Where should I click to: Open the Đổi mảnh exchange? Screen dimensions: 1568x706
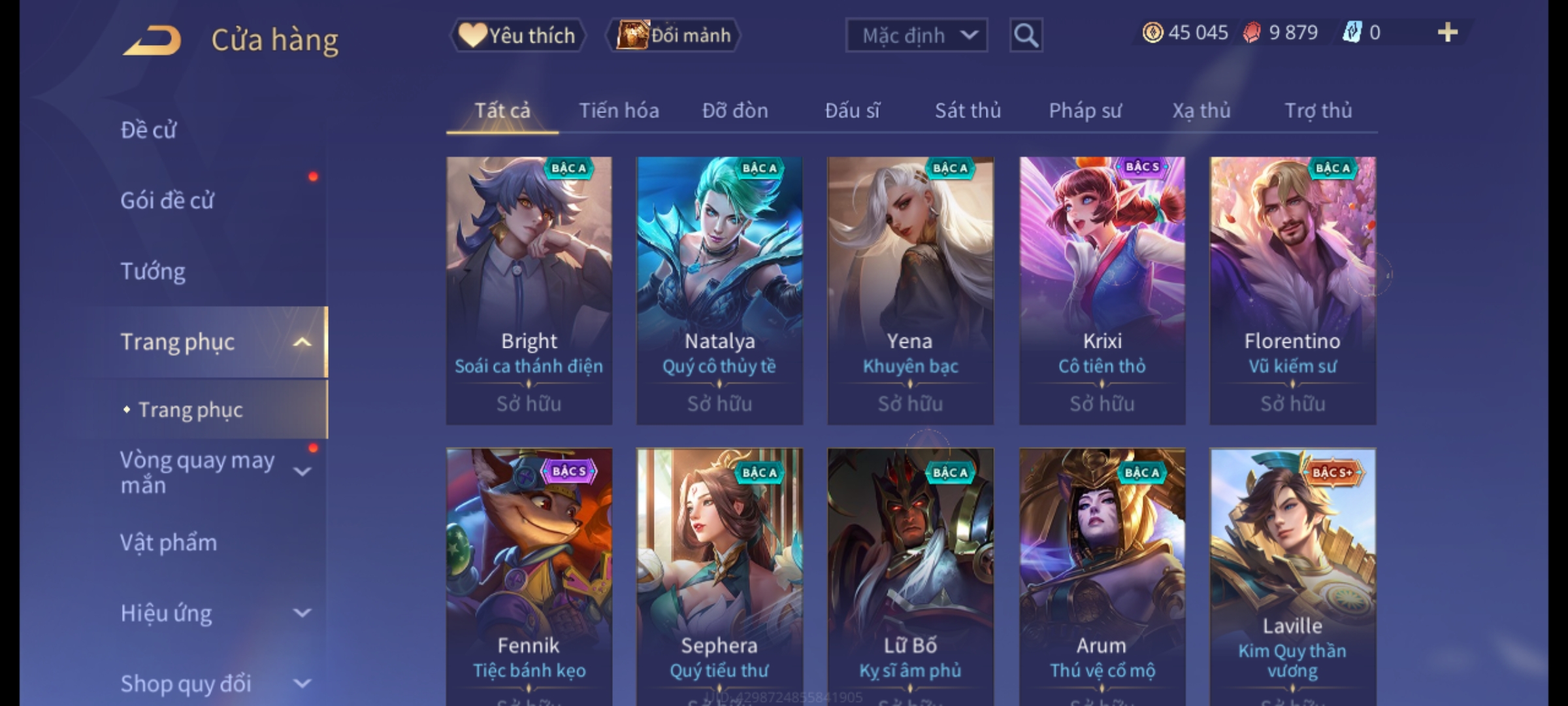click(x=674, y=35)
